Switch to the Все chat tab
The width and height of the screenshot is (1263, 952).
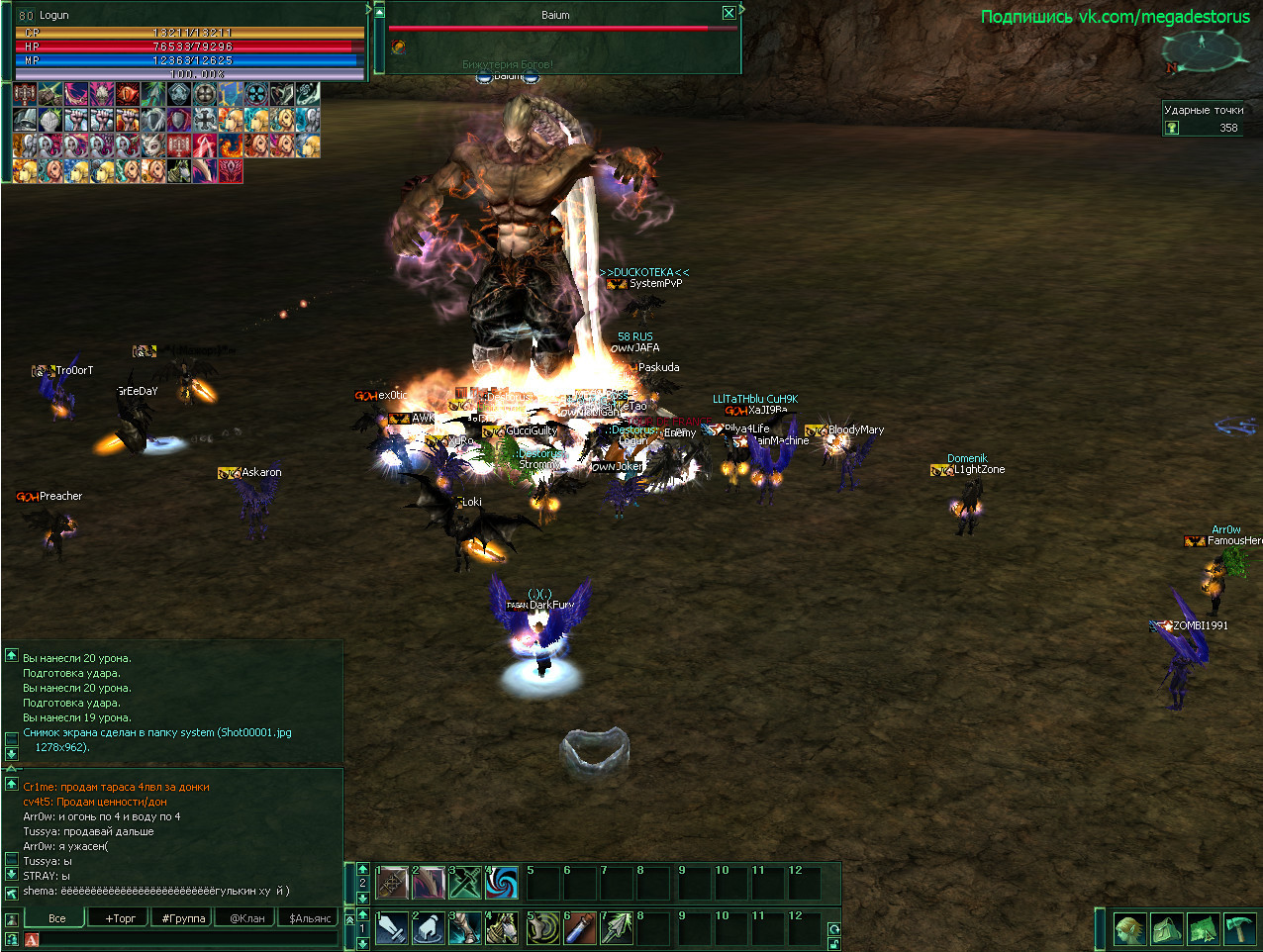tap(57, 918)
